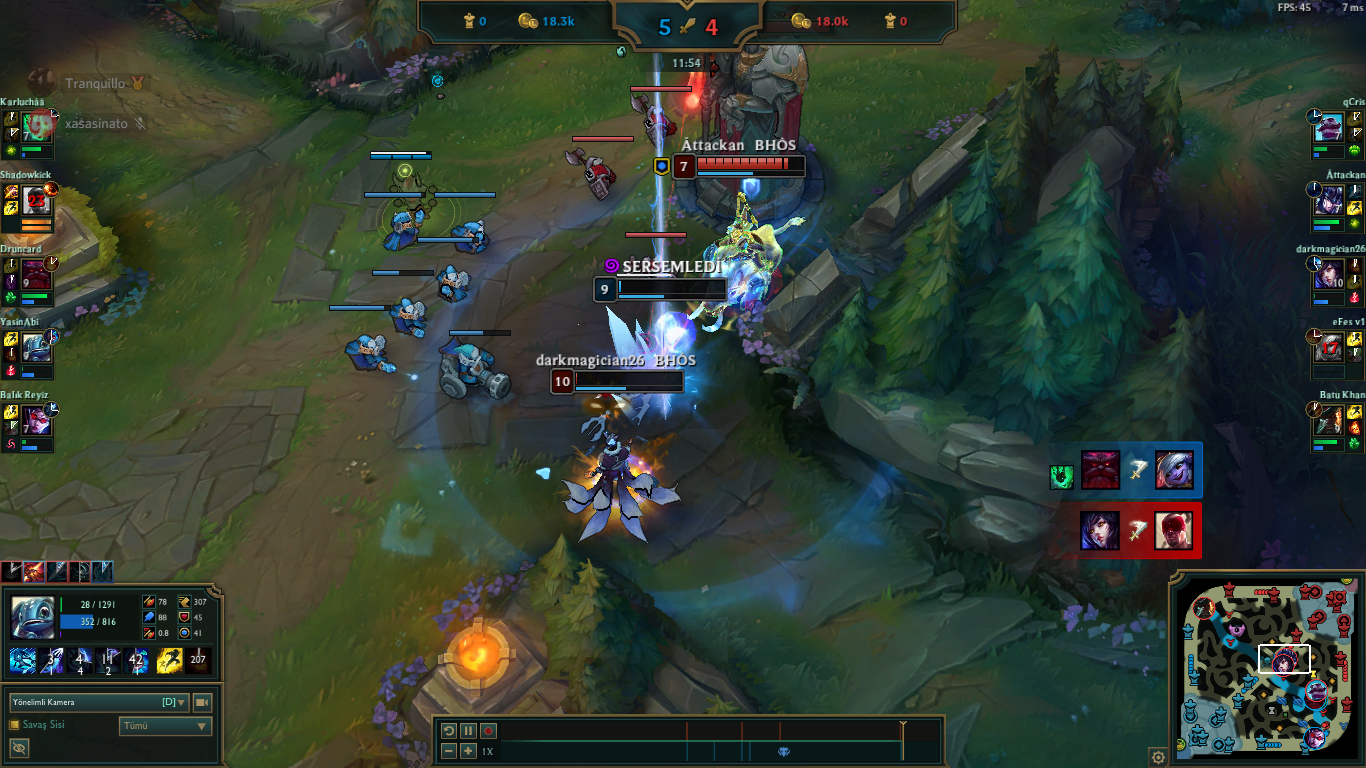Open the Tümü fog team dropdown
This screenshot has width=1366, height=768.
[x=165, y=727]
